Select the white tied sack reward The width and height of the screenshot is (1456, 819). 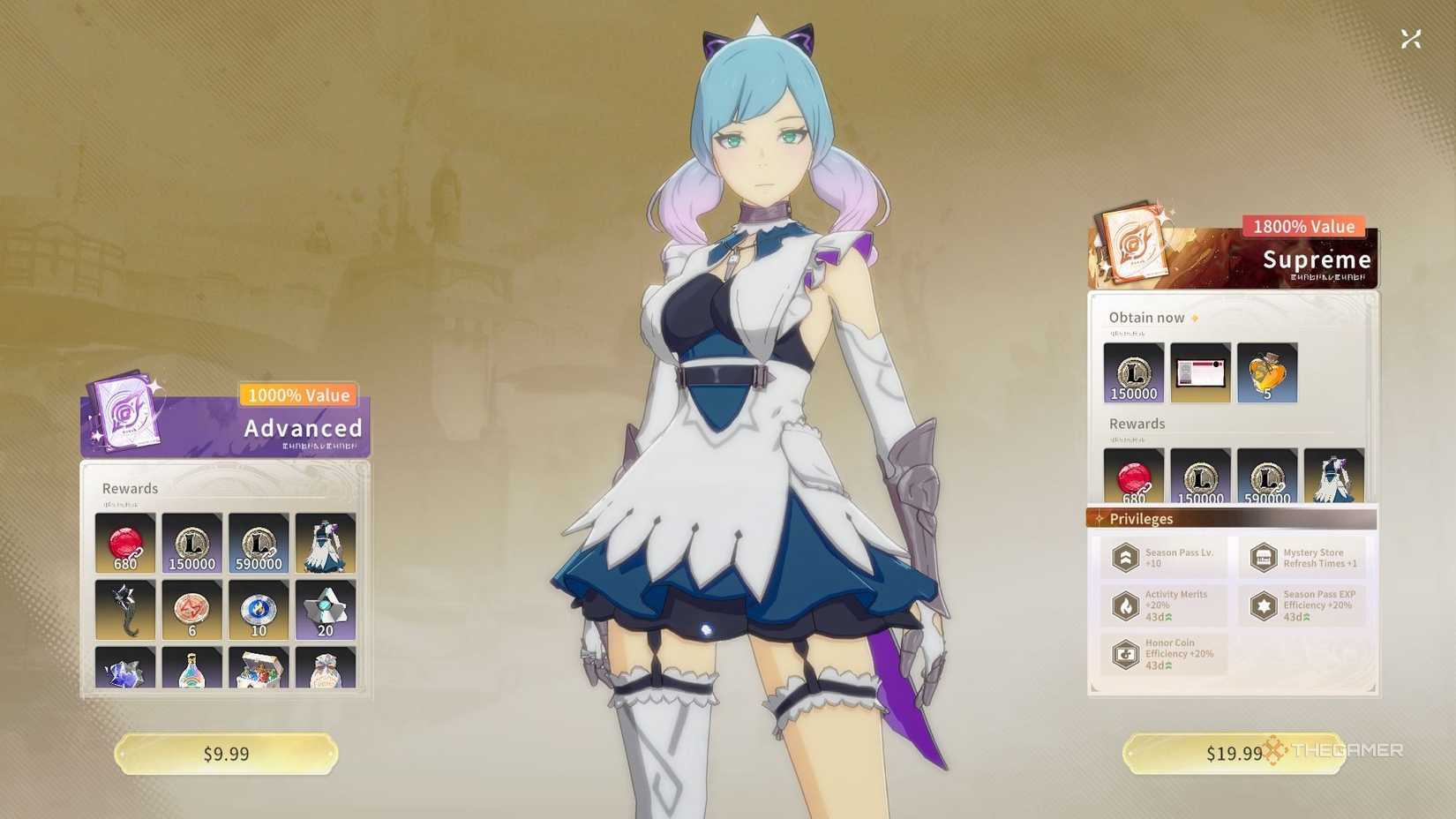326,668
